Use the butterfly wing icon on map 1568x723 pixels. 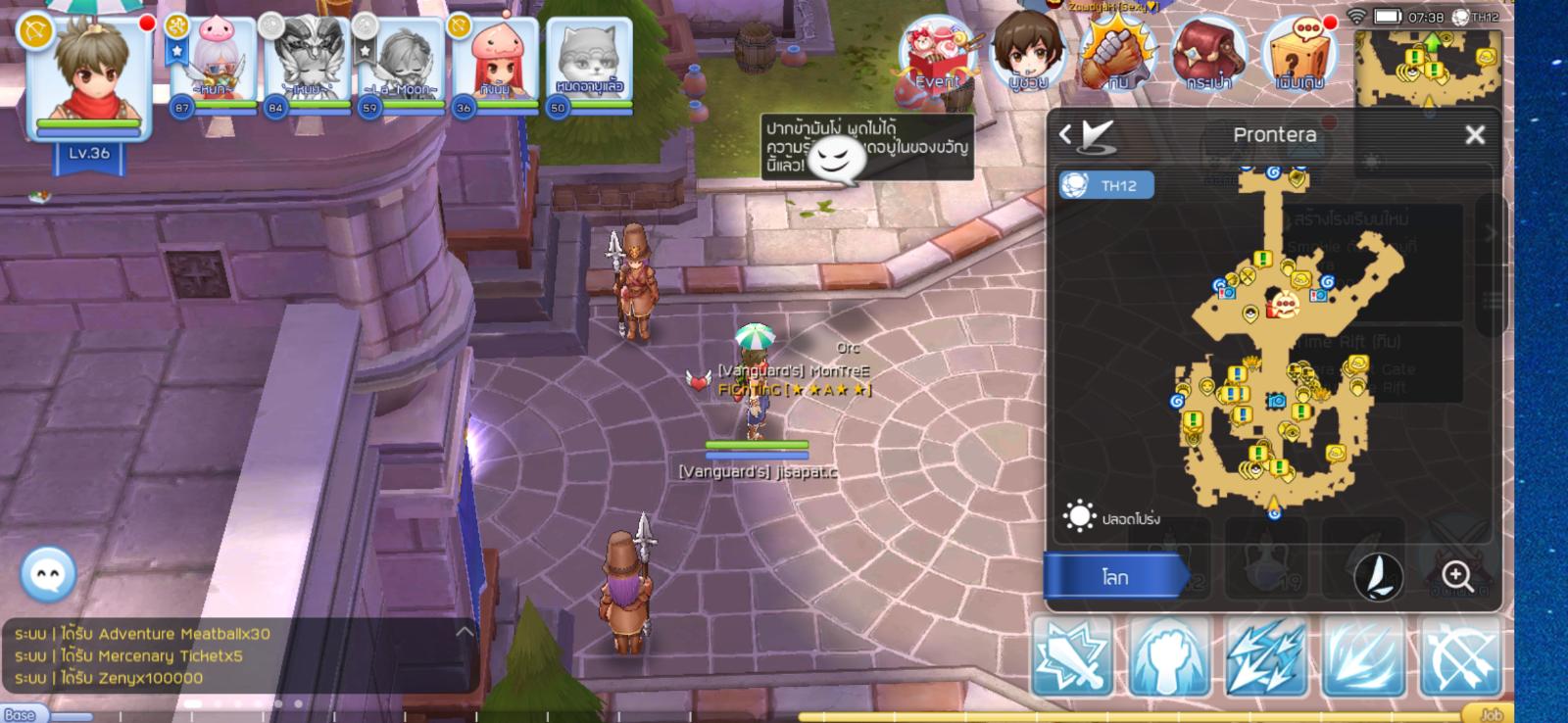[x=1378, y=577]
